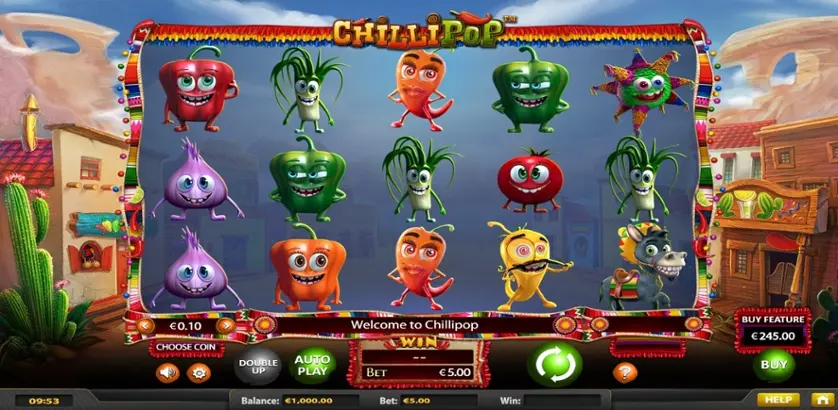
Task: Open the yellow Help button
Action: (x=779, y=399)
